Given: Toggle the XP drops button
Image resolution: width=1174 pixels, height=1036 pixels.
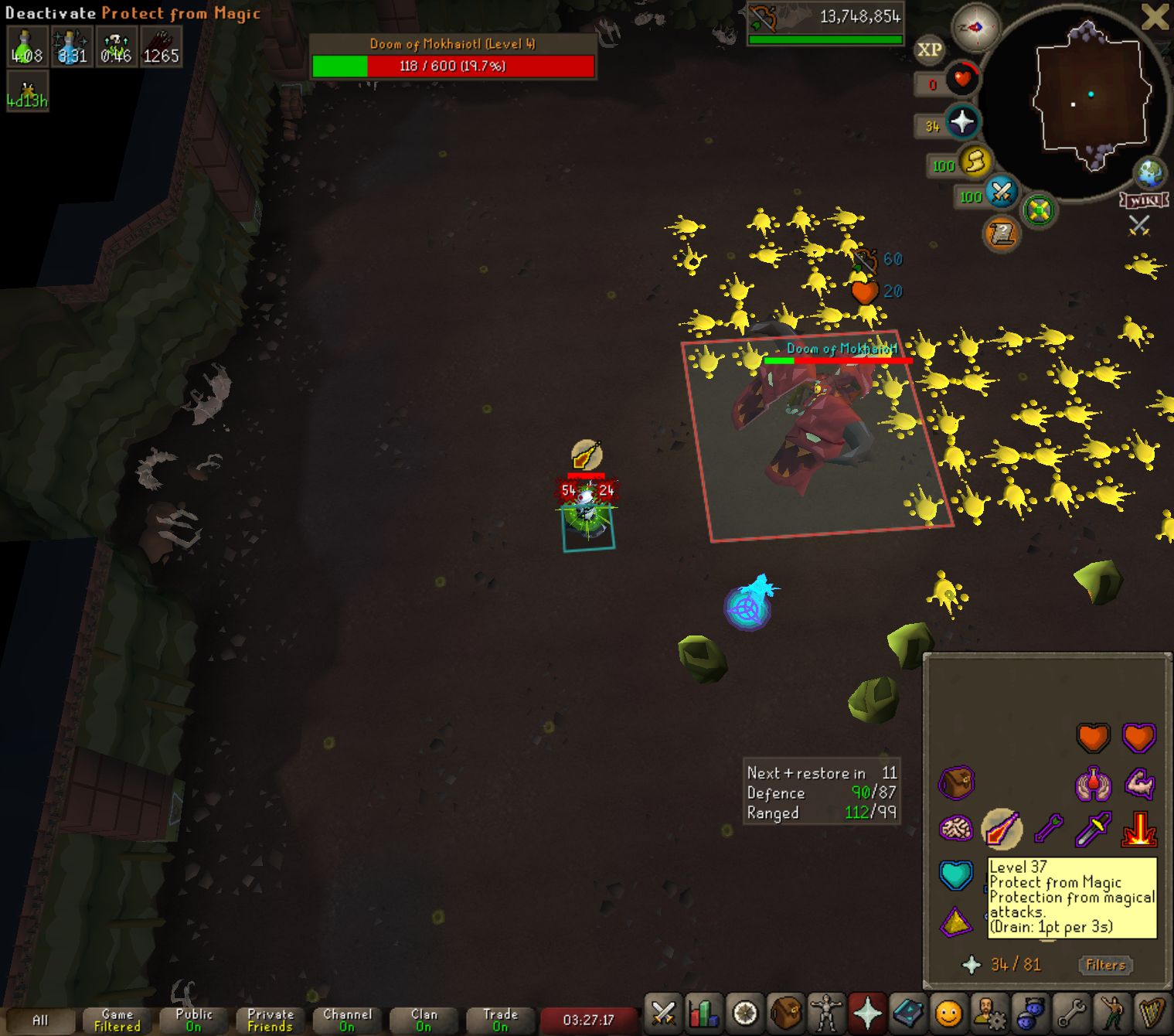Looking at the screenshot, I should (929, 50).
